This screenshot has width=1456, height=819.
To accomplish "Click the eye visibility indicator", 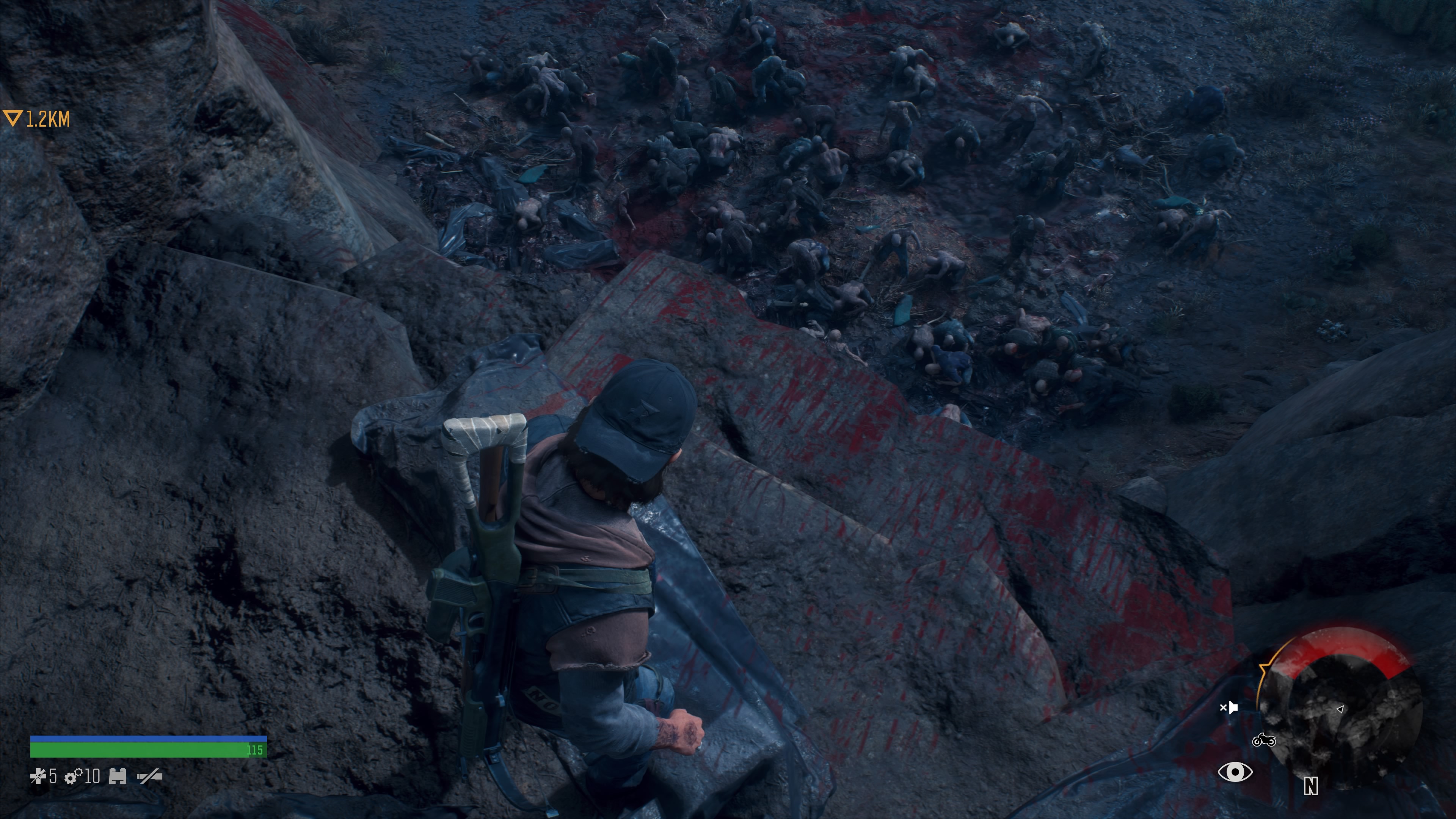I will click(x=1235, y=772).
